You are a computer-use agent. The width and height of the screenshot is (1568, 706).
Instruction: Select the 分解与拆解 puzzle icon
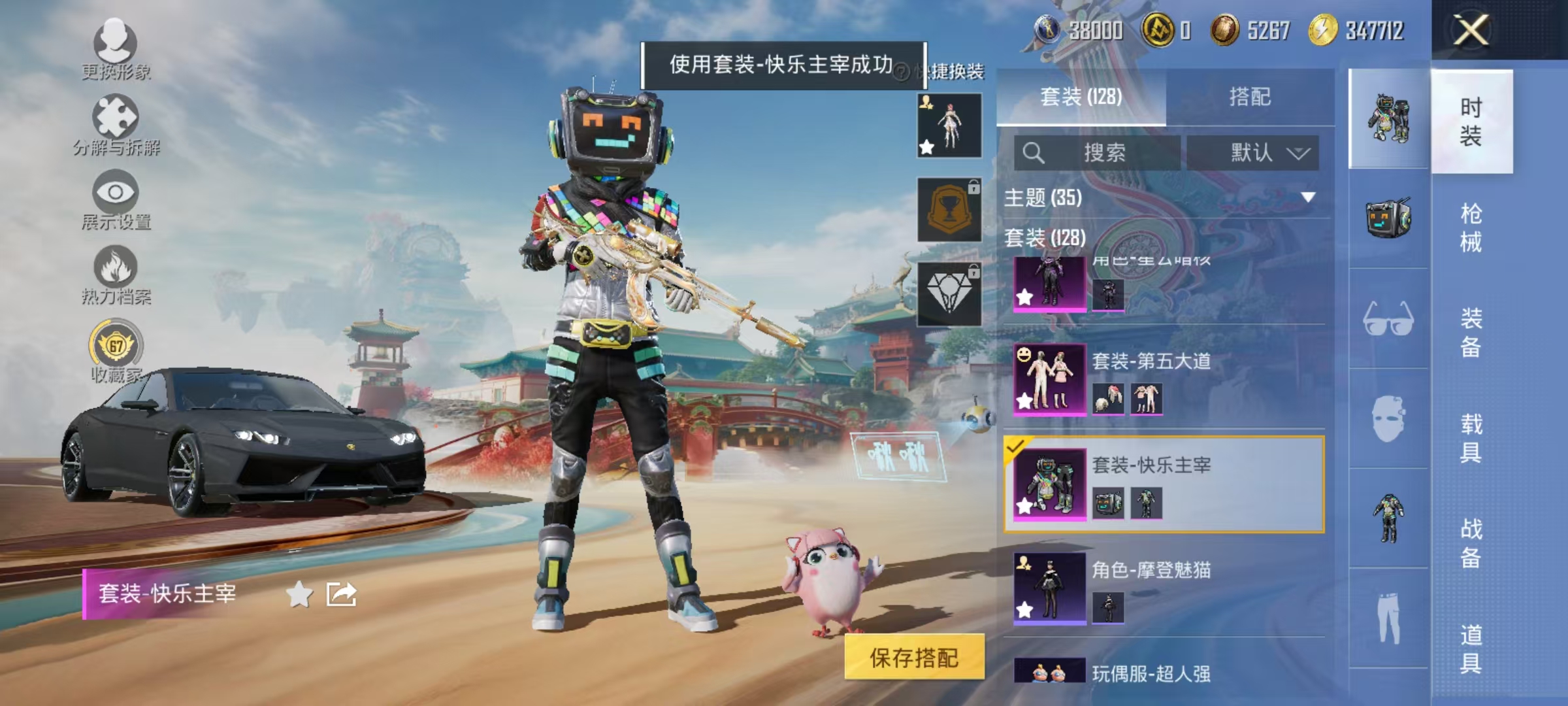click(114, 114)
